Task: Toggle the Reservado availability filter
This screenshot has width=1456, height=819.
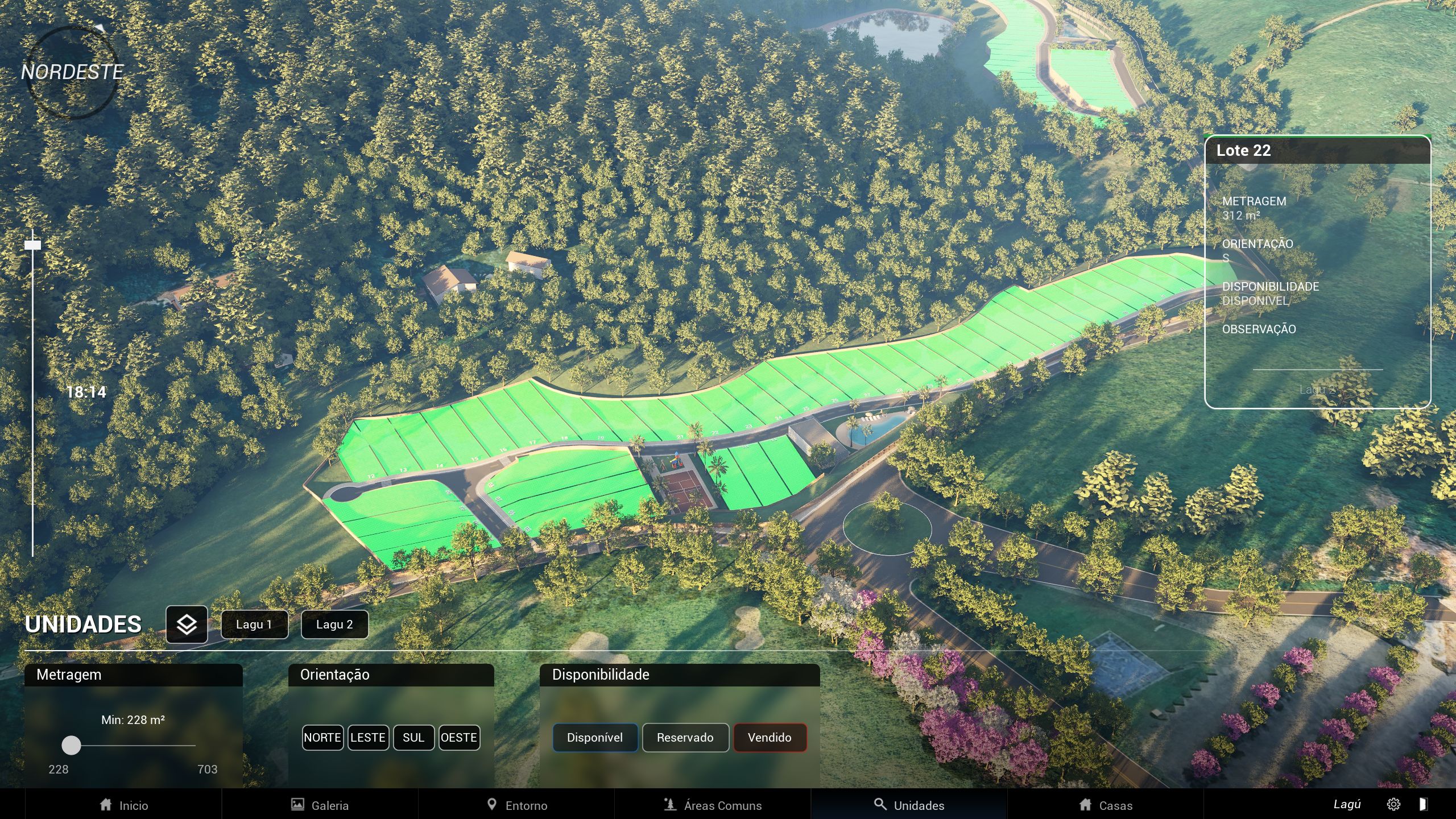Action: (x=685, y=738)
